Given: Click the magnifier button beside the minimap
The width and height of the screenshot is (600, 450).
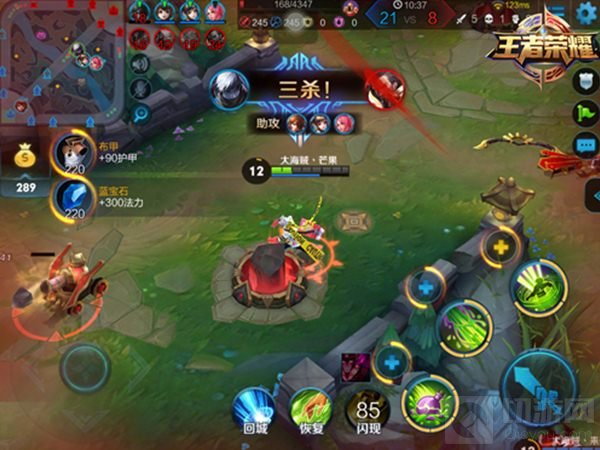Looking at the screenshot, I should [139, 115].
